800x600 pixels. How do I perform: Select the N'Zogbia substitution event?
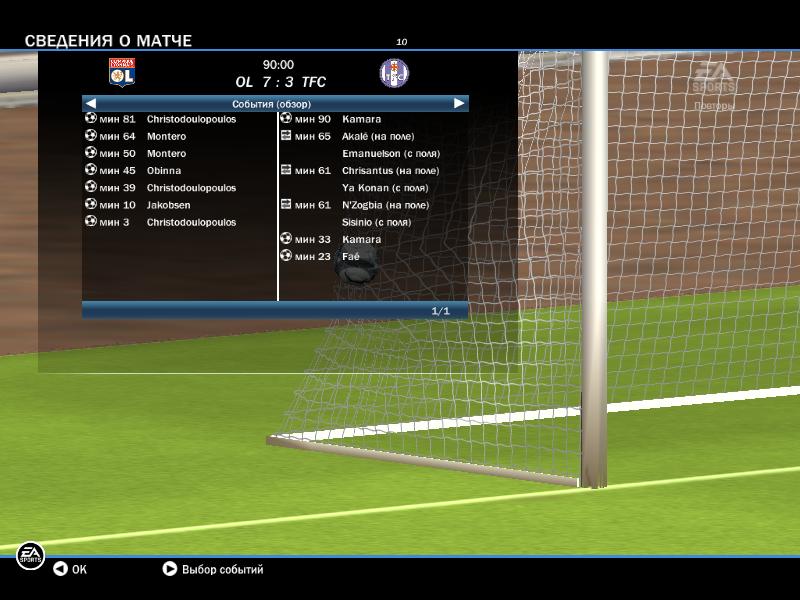pos(354,205)
